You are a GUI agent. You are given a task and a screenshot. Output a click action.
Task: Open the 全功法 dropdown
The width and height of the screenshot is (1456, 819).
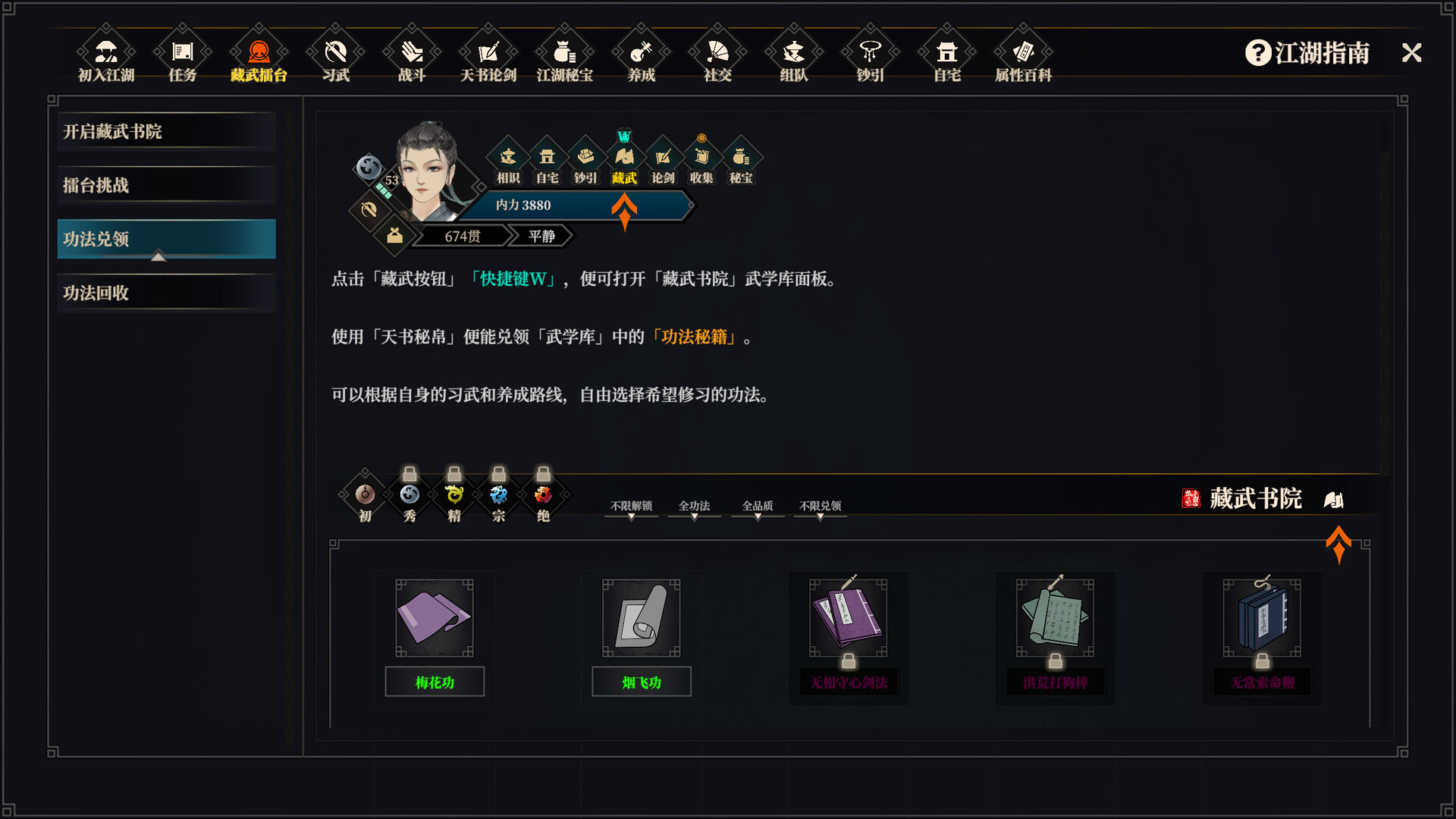tap(693, 506)
